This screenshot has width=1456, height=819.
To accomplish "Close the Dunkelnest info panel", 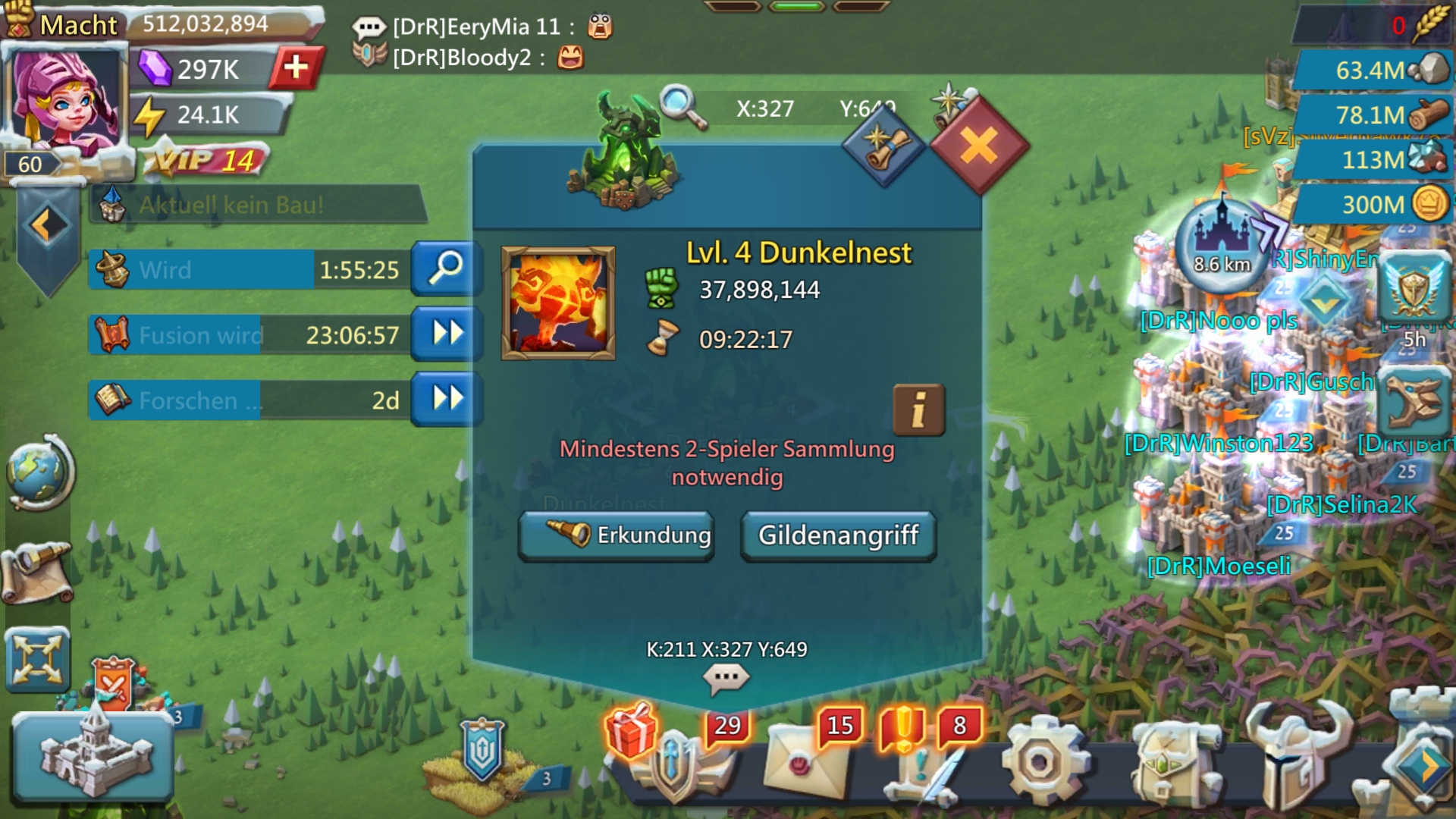I will (x=978, y=145).
